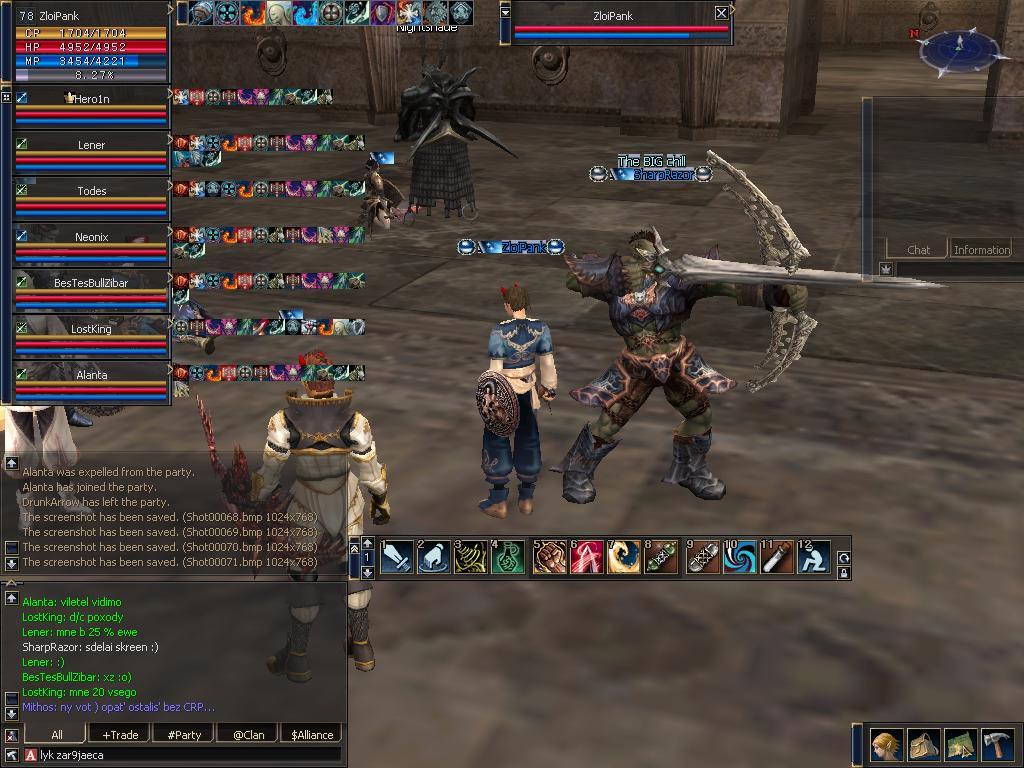Open the inventory bag icon
This screenshot has height=768, width=1024.
(923, 745)
